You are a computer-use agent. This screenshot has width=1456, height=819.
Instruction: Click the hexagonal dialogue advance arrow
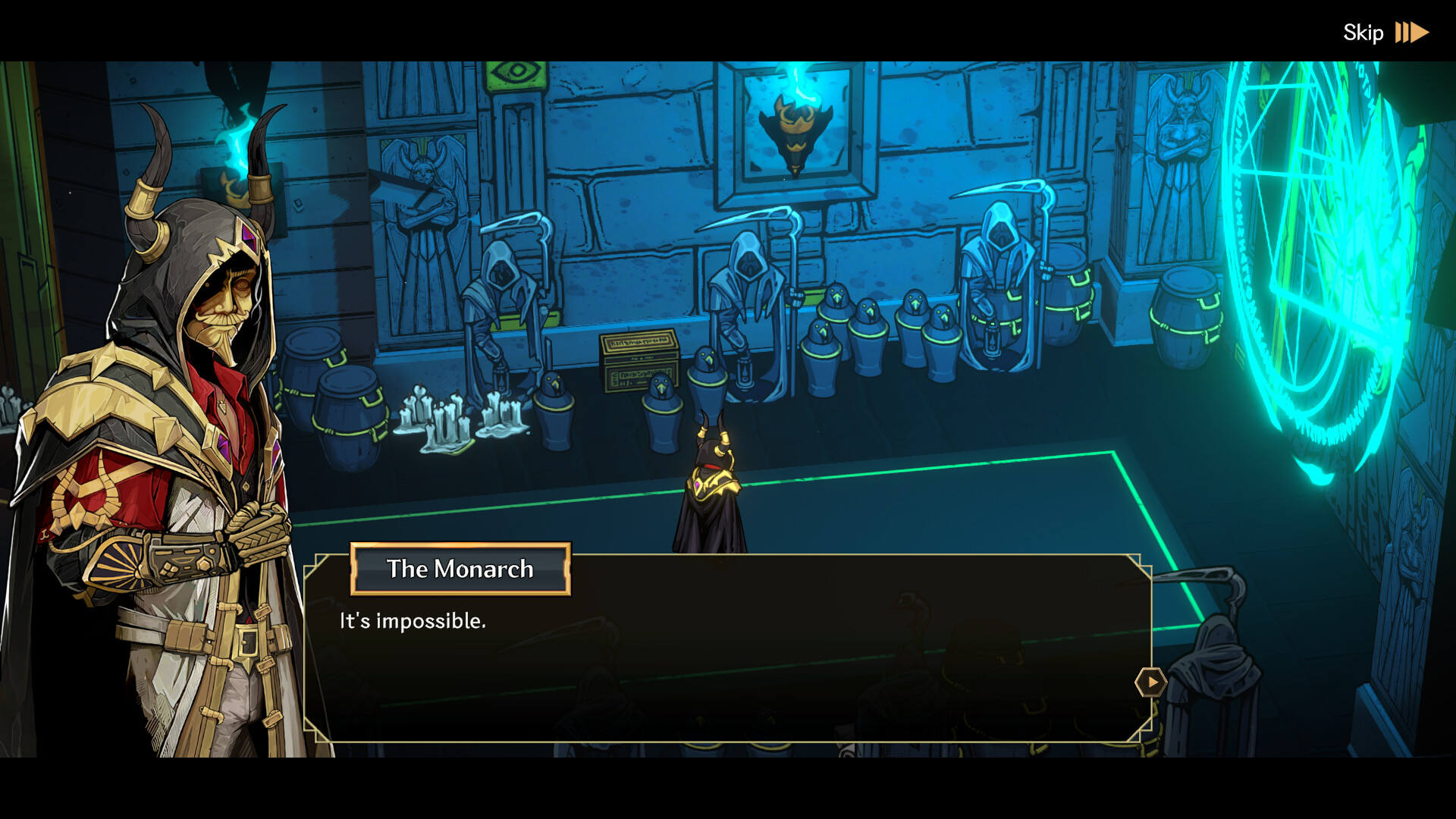[x=1150, y=682]
